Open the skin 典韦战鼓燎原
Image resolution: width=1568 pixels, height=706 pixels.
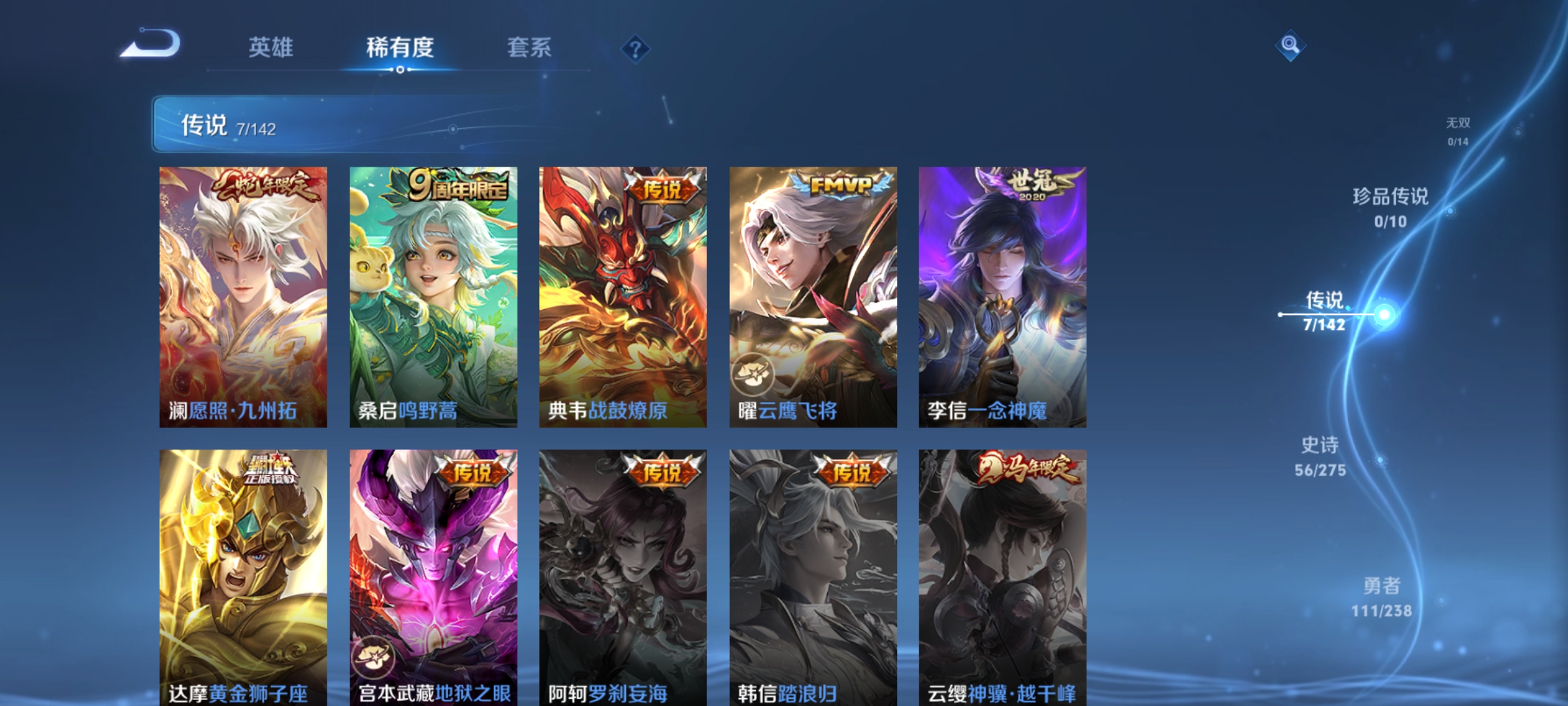[622, 294]
